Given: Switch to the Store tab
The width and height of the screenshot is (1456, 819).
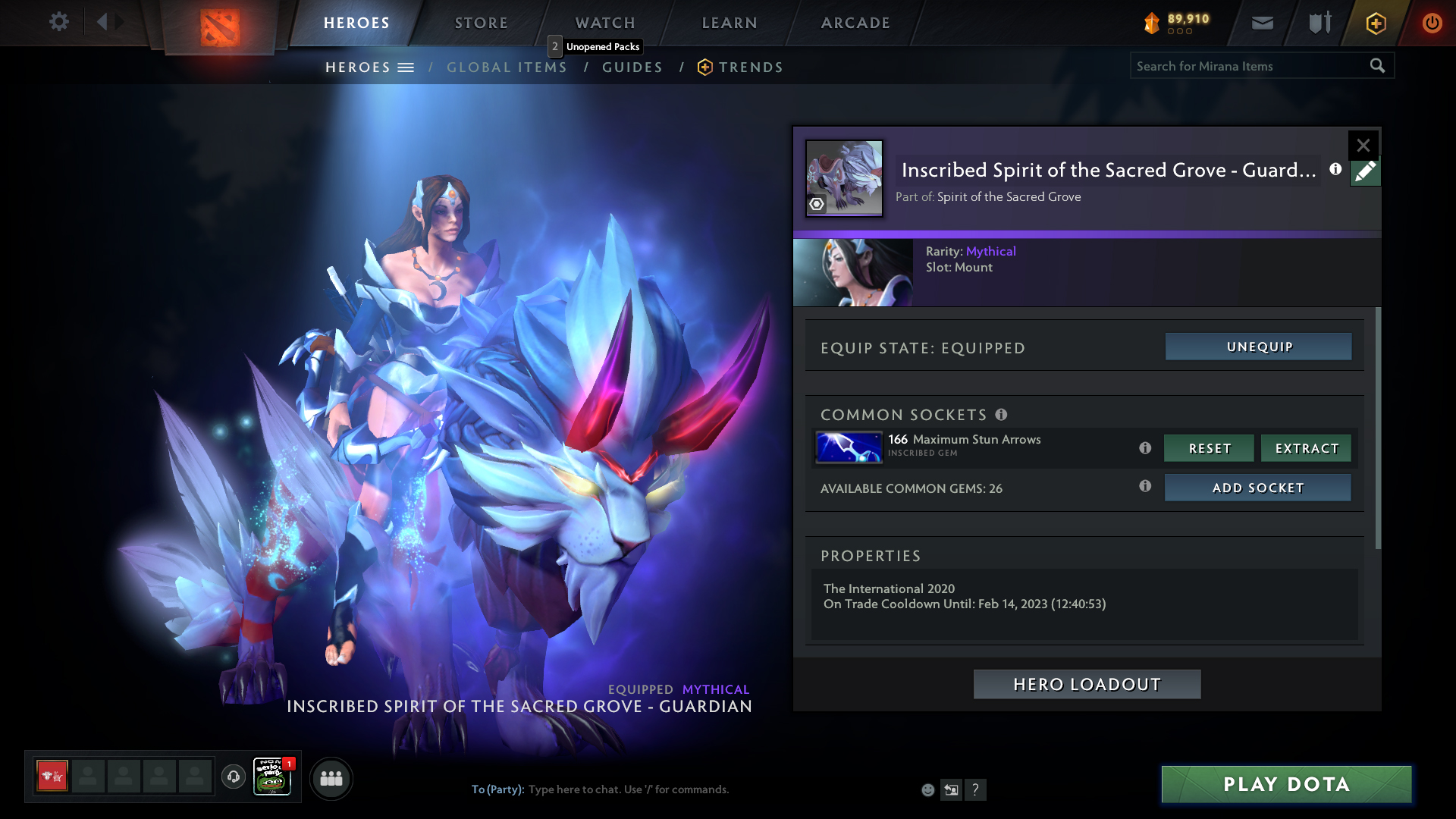Looking at the screenshot, I should (482, 23).
